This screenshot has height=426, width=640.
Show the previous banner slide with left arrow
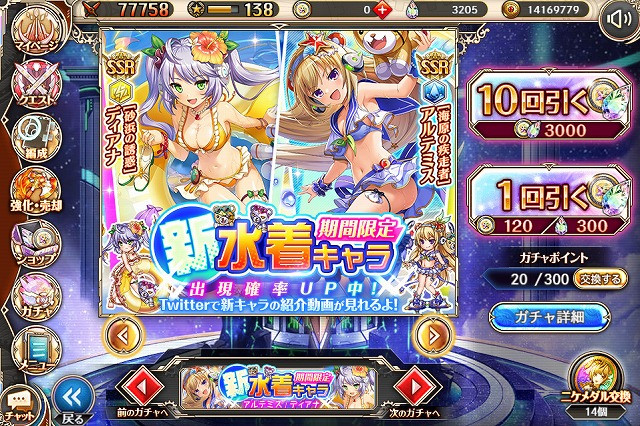118,334
